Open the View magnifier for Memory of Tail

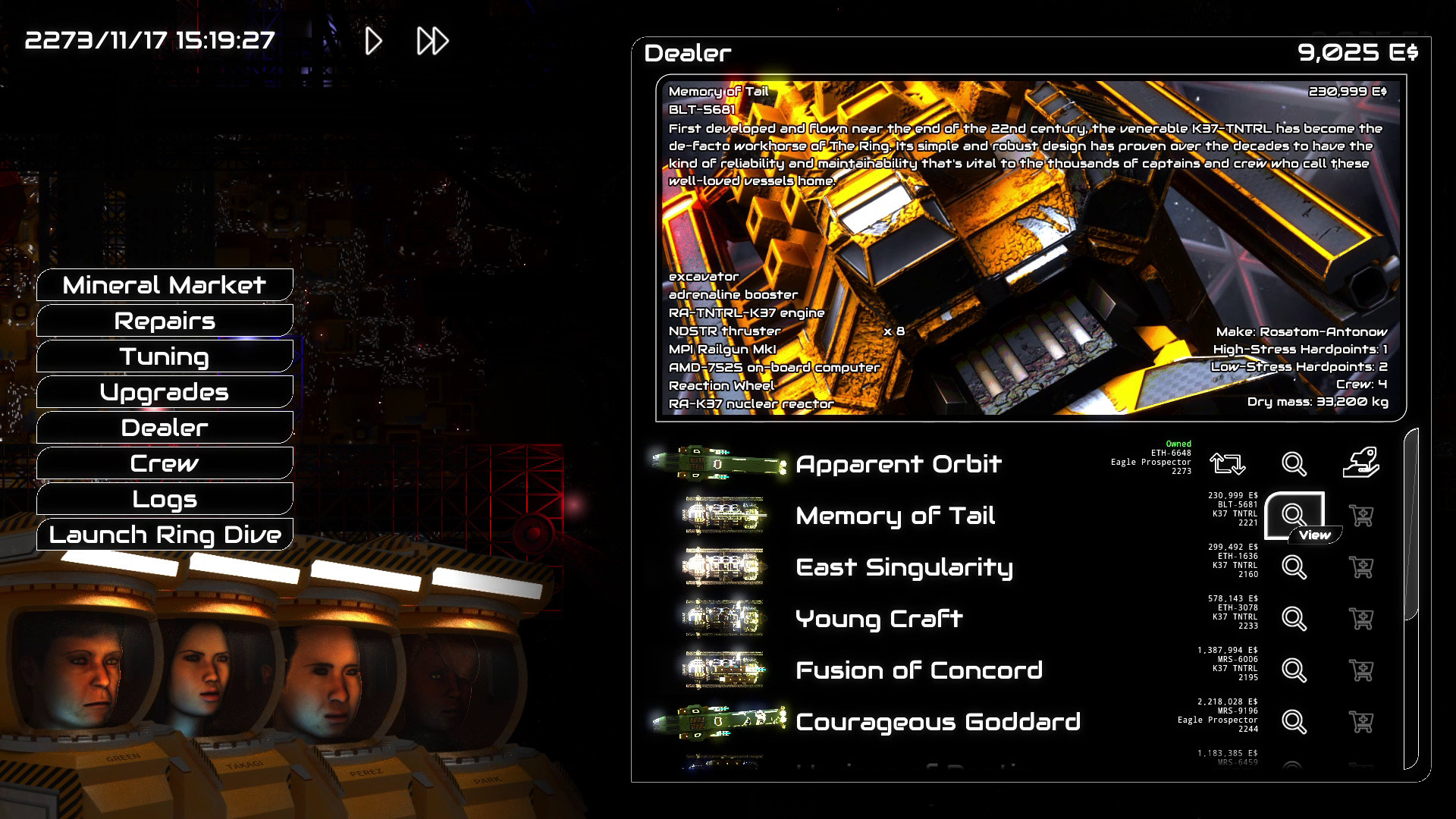tap(1294, 515)
